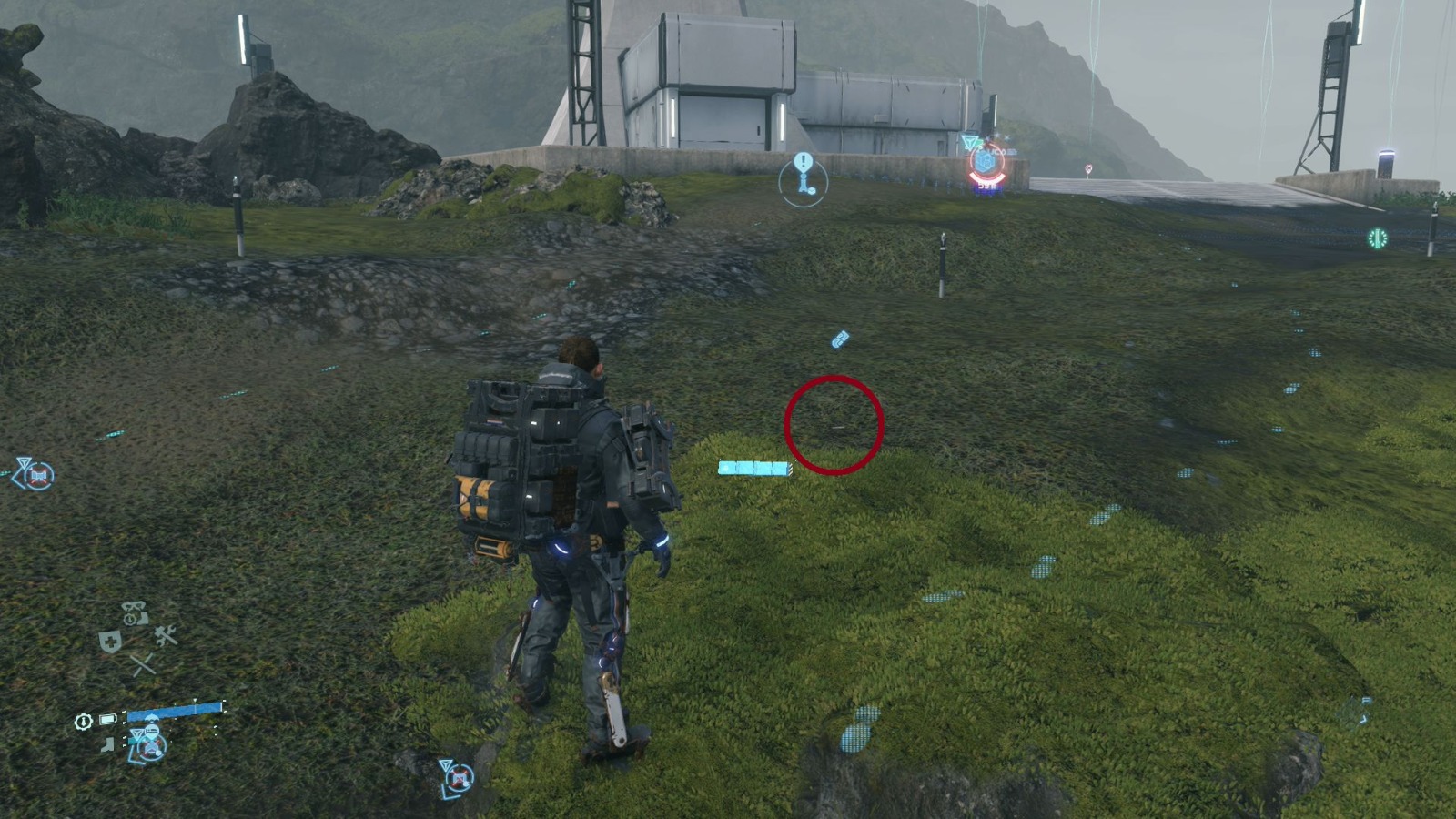The image size is (1456, 819).
Task: Select the hammer and wrench repair icon
Action: coord(165,634)
